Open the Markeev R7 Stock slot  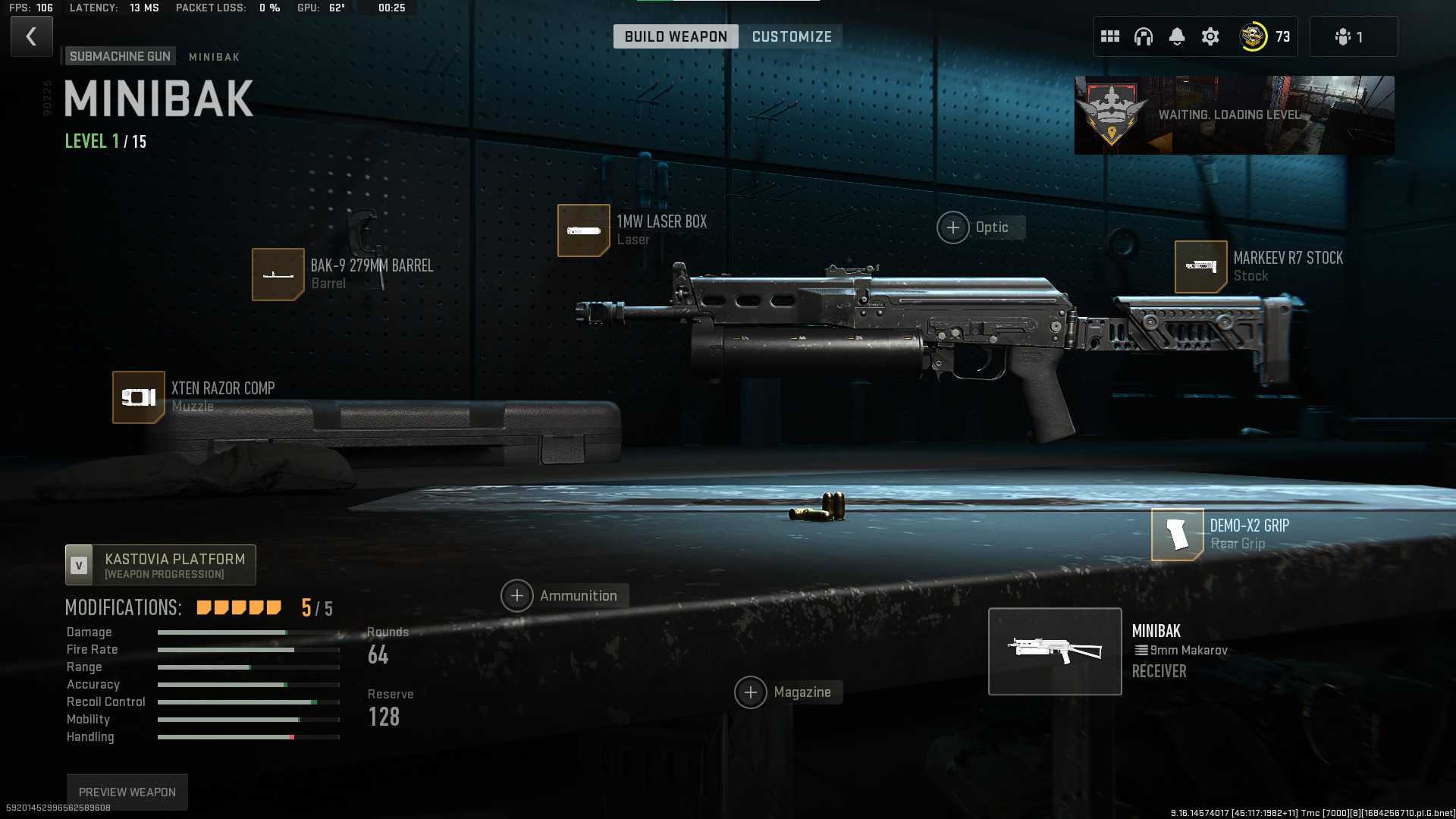[1201, 267]
